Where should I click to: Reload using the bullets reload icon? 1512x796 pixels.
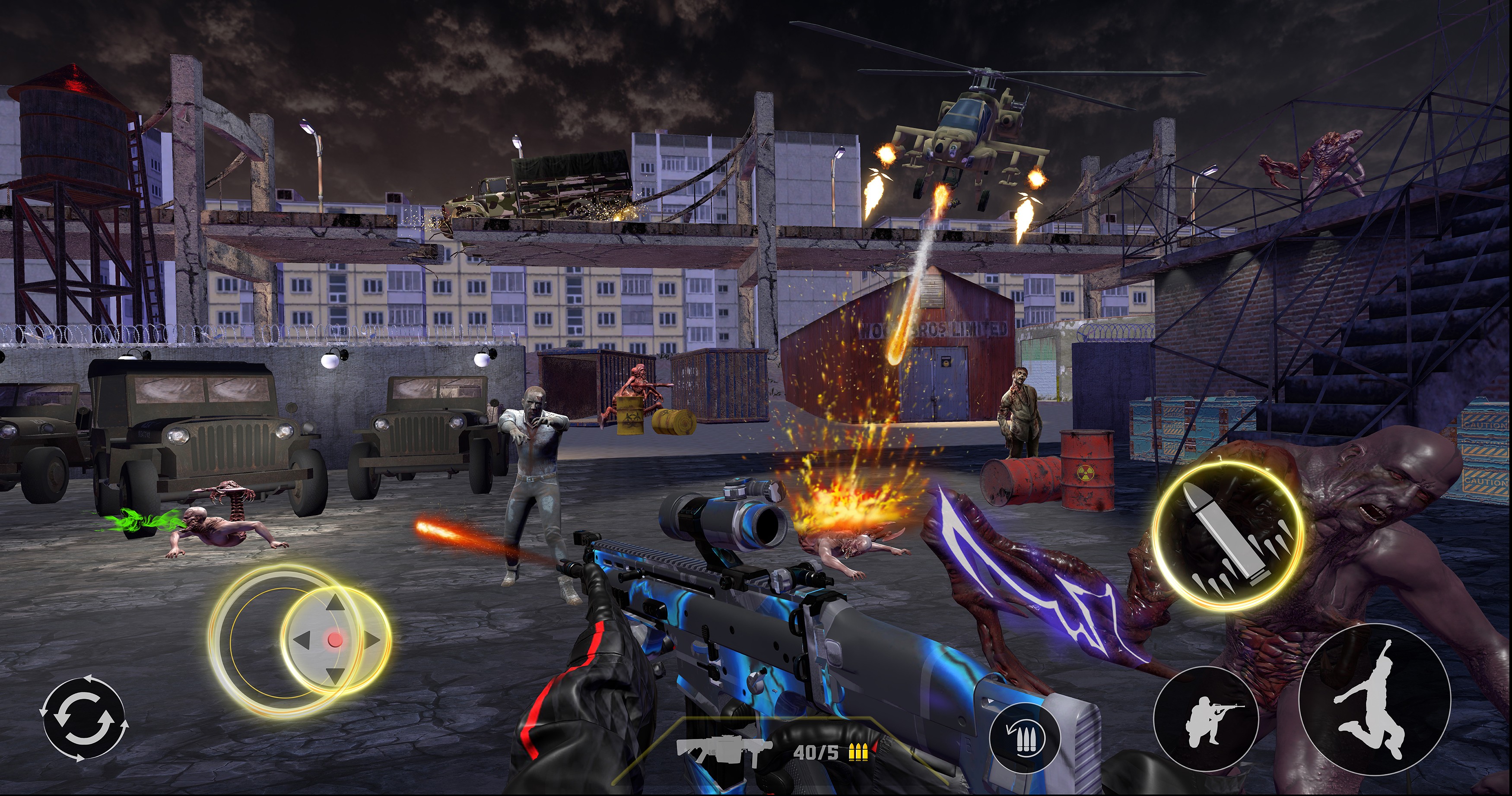[x=1025, y=737]
